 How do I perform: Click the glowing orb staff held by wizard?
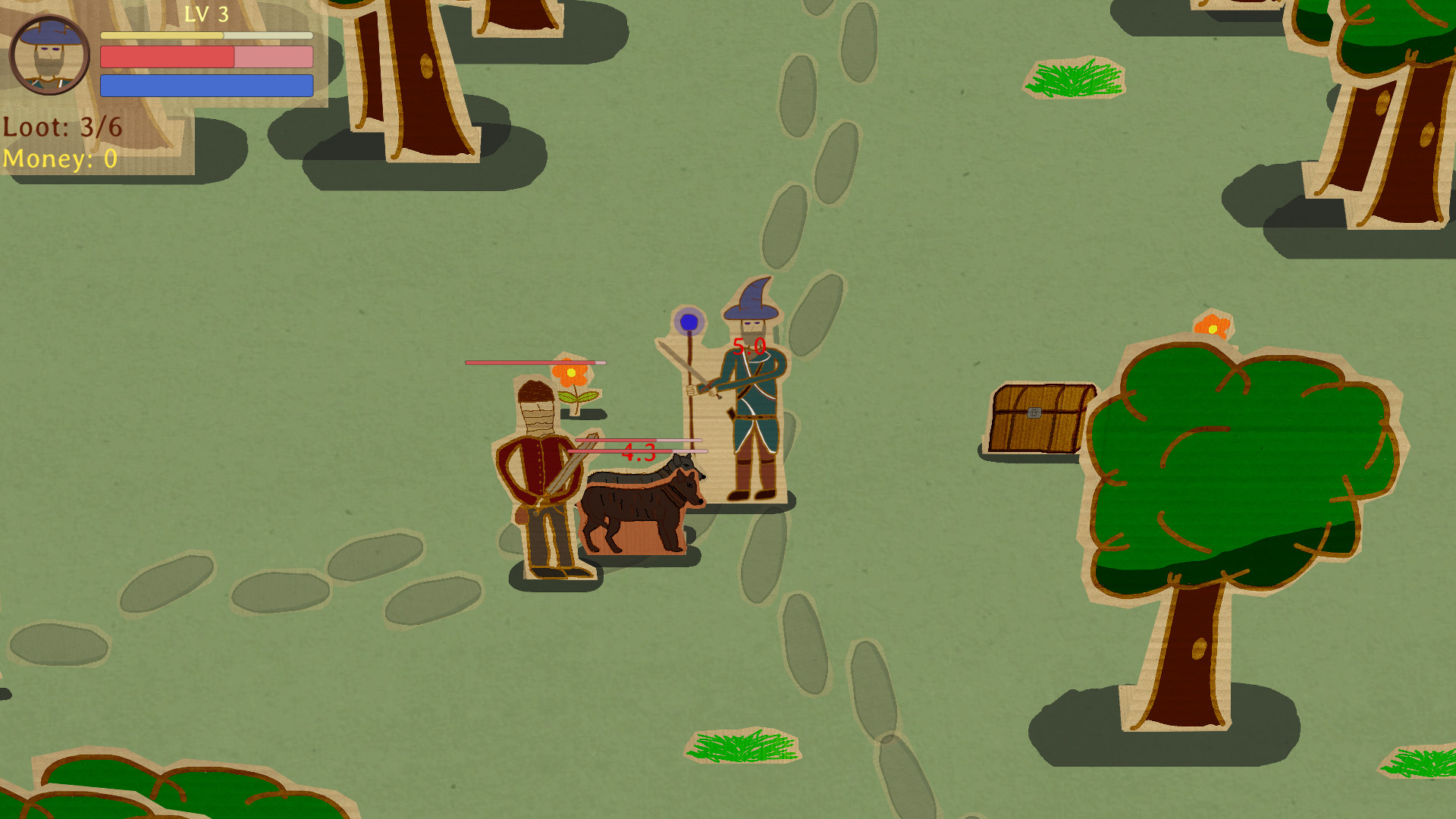tap(691, 322)
